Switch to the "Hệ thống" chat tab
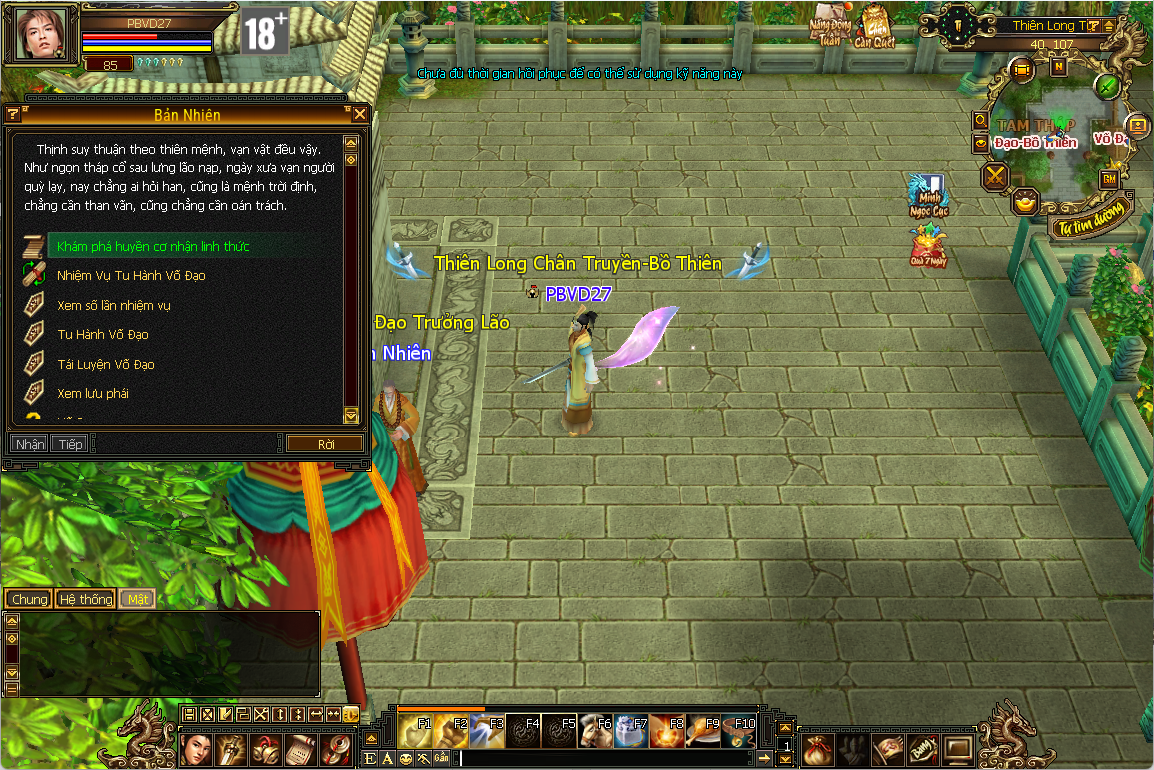1154x770 pixels. coord(85,599)
